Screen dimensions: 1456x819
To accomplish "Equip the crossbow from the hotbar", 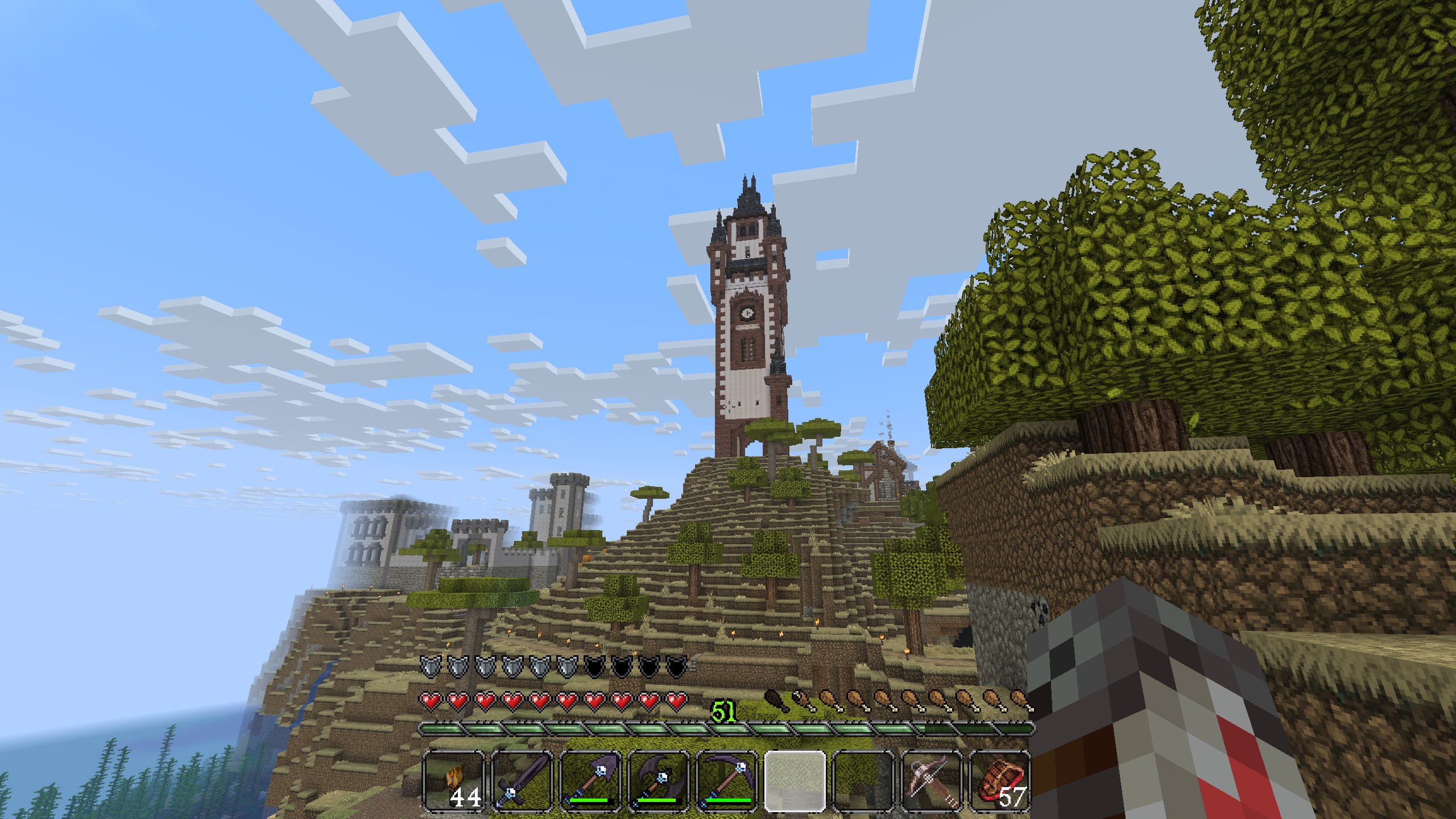I will click(x=932, y=780).
